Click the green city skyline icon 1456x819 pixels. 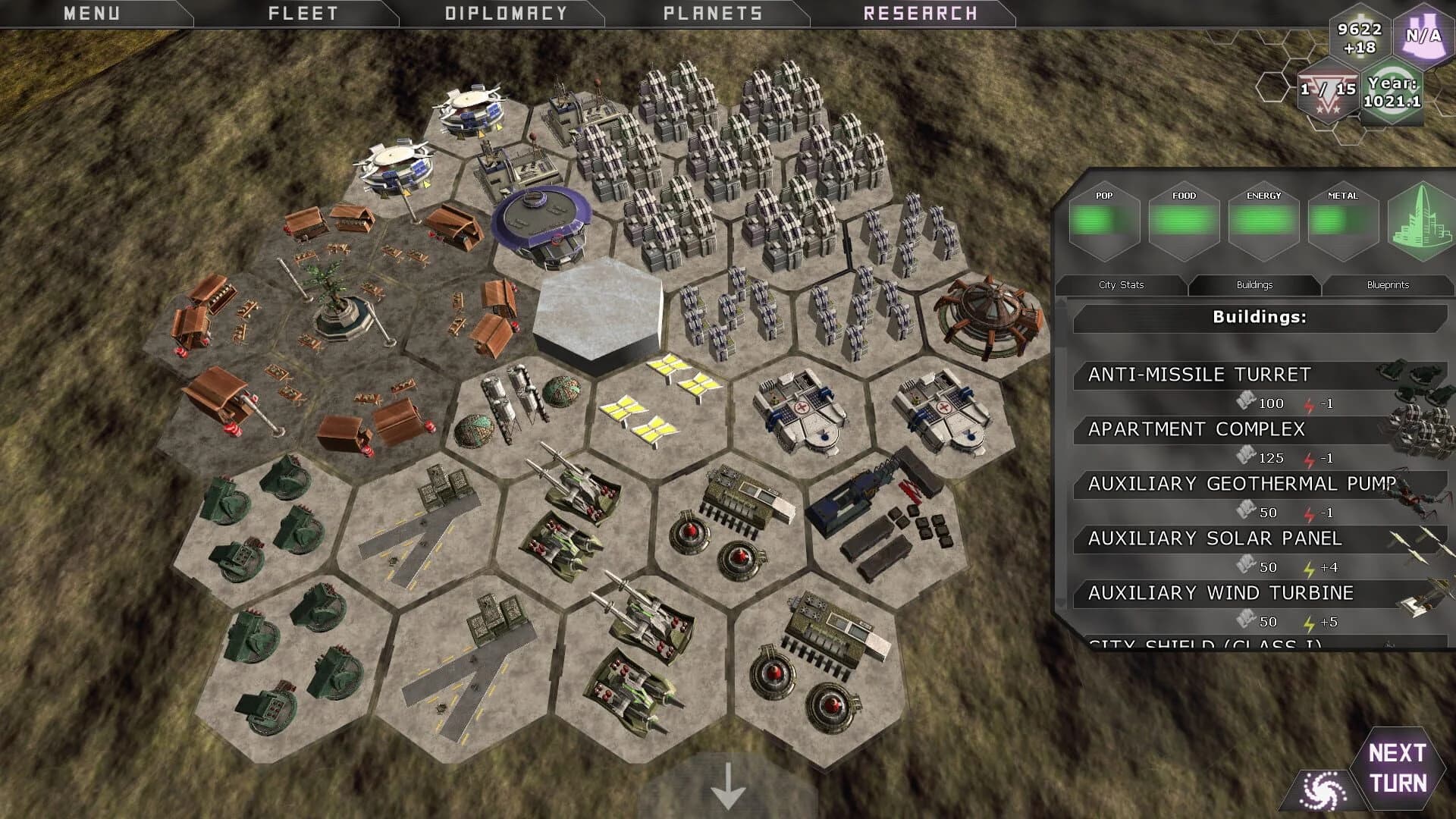(x=1421, y=221)
